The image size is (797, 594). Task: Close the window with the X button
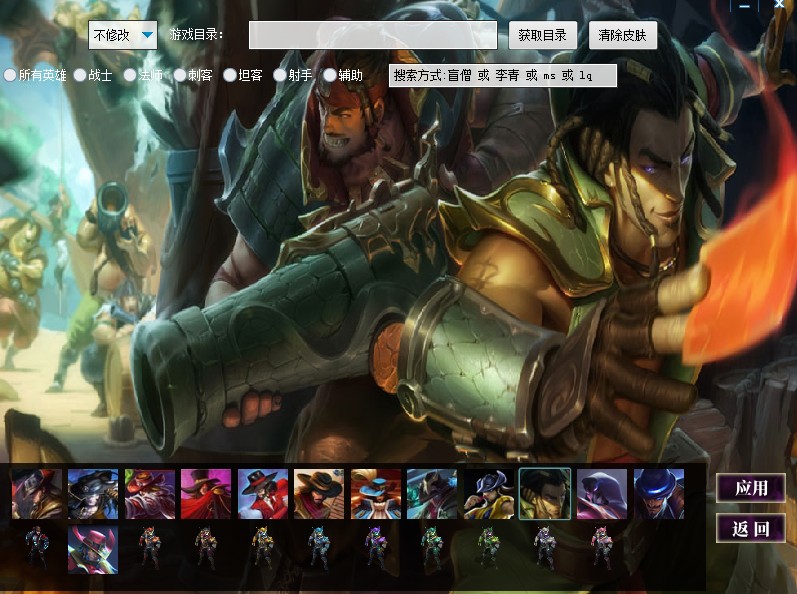pos(779,5)
